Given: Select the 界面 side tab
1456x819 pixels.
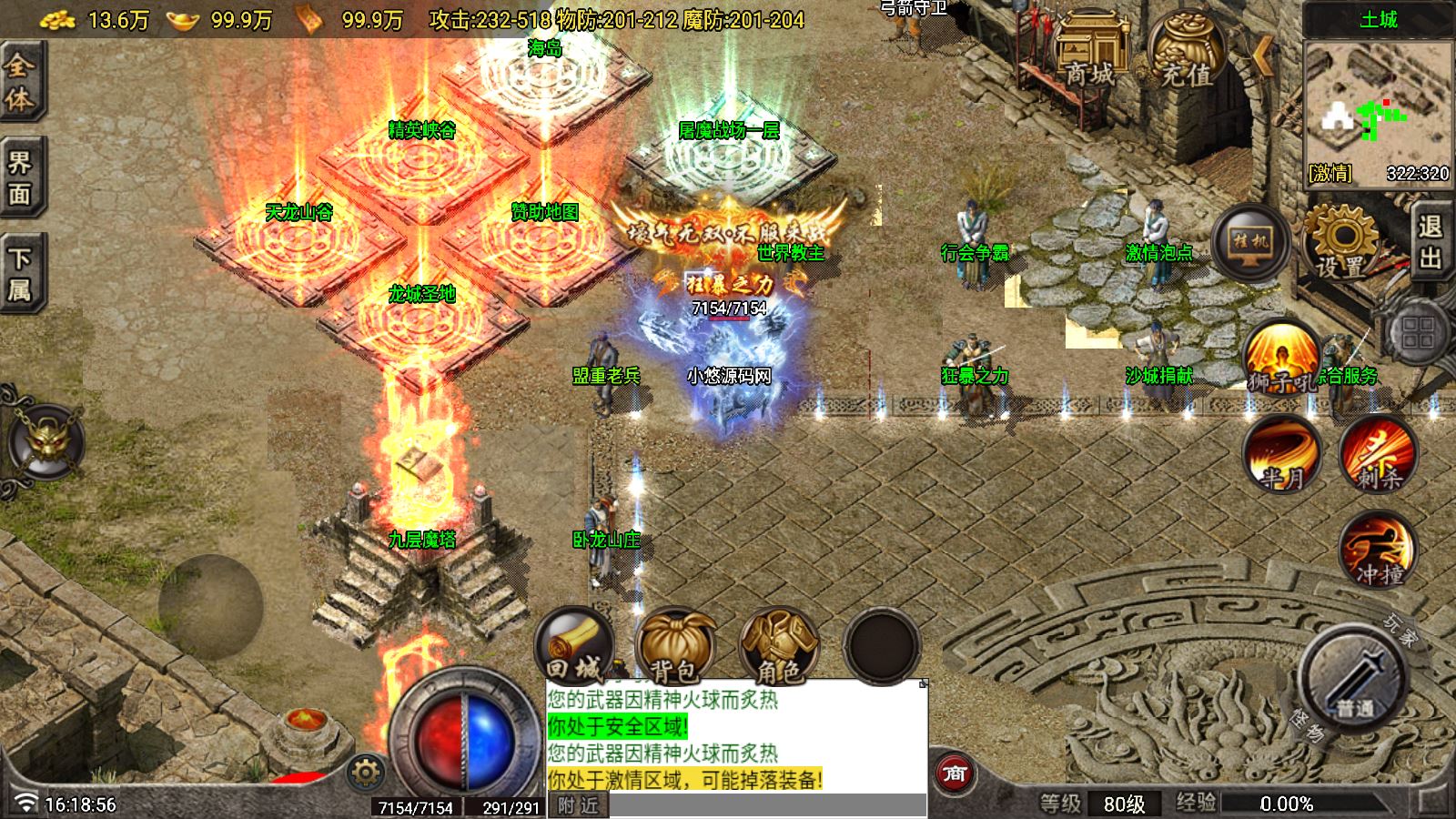Looking at the screenshot, I should click(19, 177).
